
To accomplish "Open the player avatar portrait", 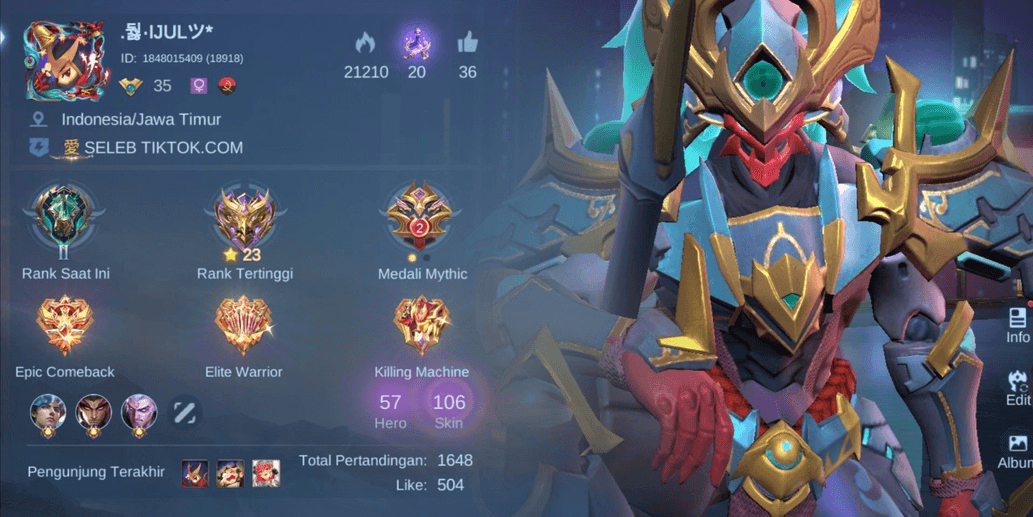I will point(66,60).
